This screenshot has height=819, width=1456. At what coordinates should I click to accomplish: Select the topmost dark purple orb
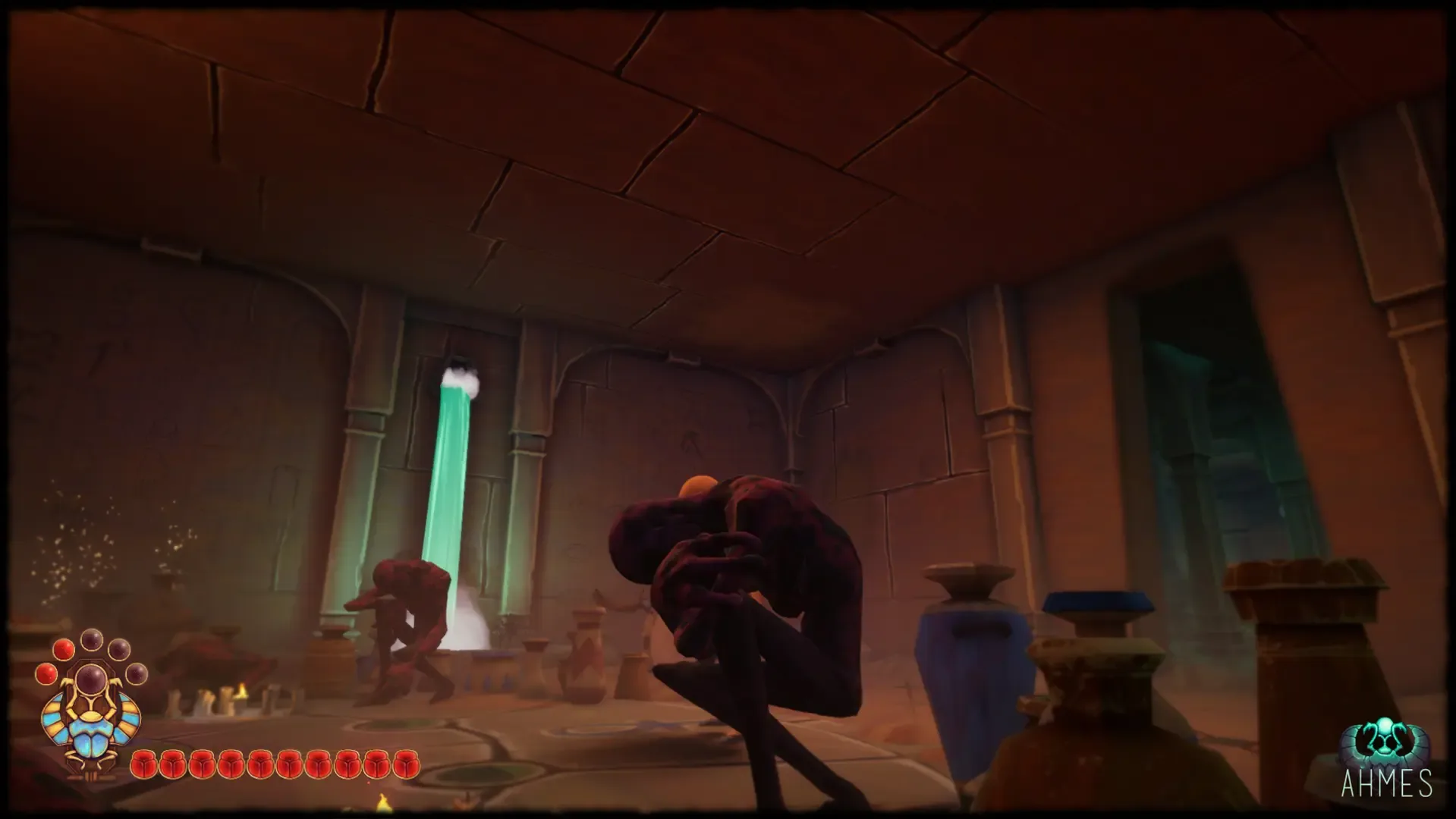(92, 639)
